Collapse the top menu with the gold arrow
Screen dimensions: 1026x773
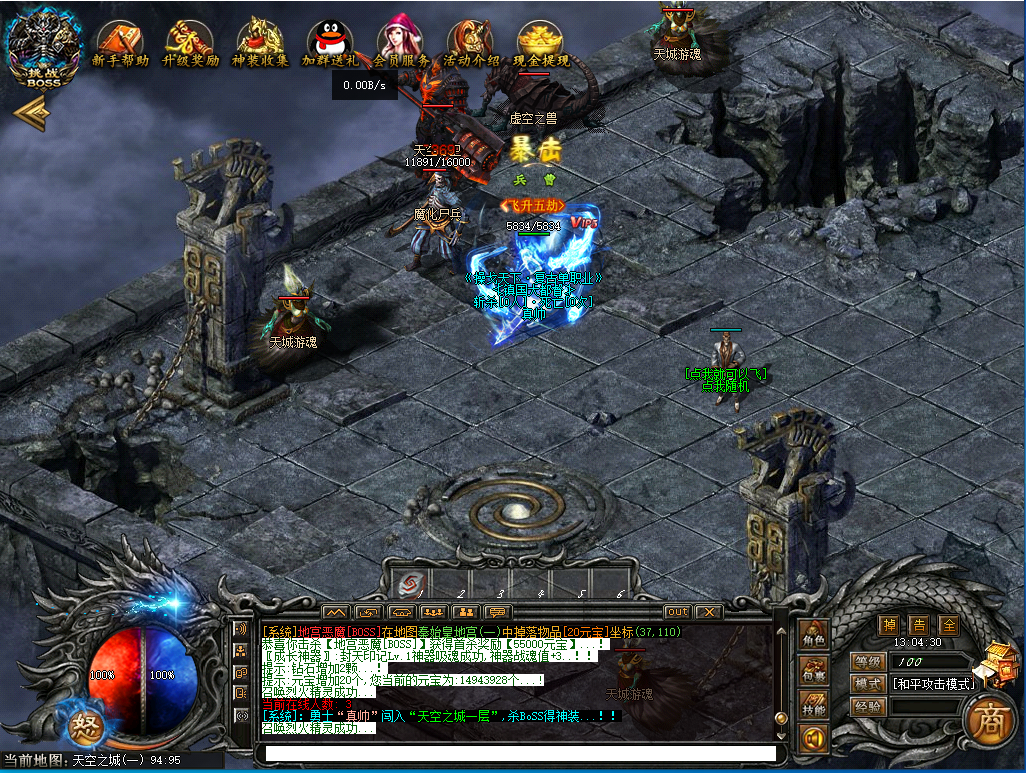click(32, 115)
